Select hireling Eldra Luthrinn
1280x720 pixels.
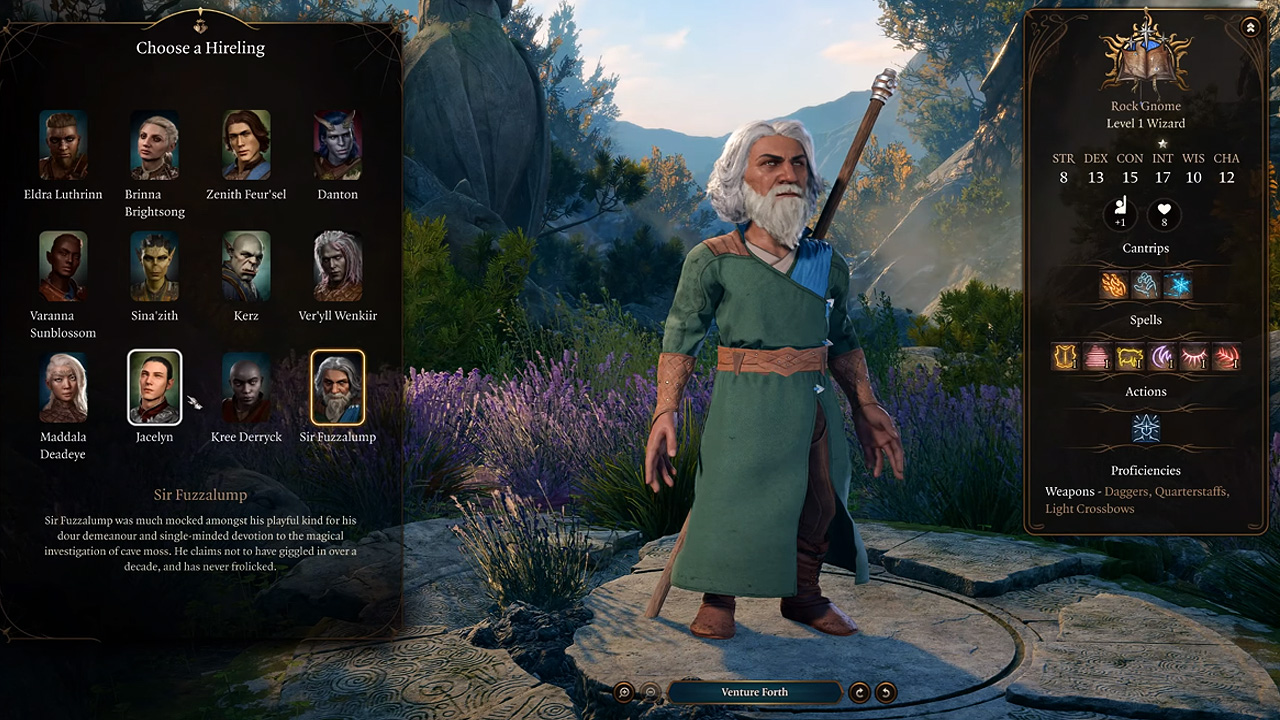pyautogui.click(x=63, y=145)
